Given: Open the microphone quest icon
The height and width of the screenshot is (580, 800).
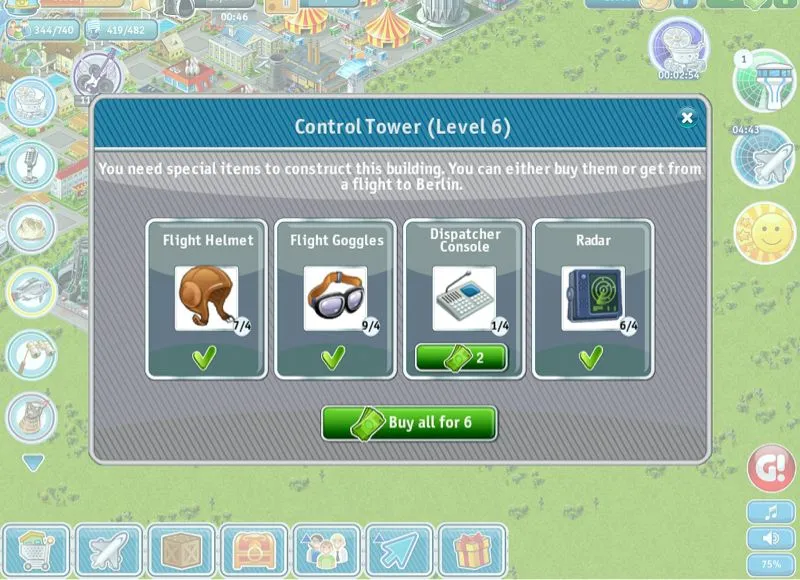Looking at the screenshot, I should 32,163.
